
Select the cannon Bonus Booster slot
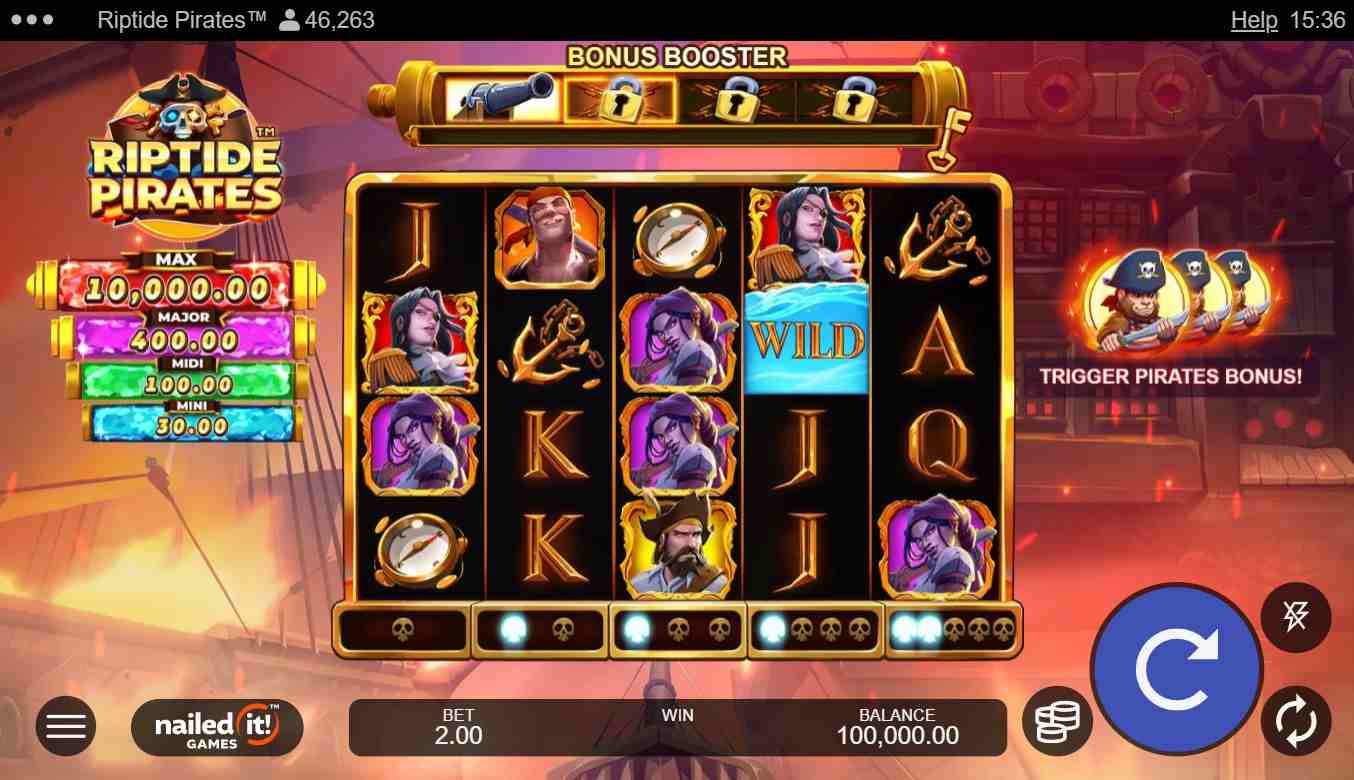(x=502, y=98)
